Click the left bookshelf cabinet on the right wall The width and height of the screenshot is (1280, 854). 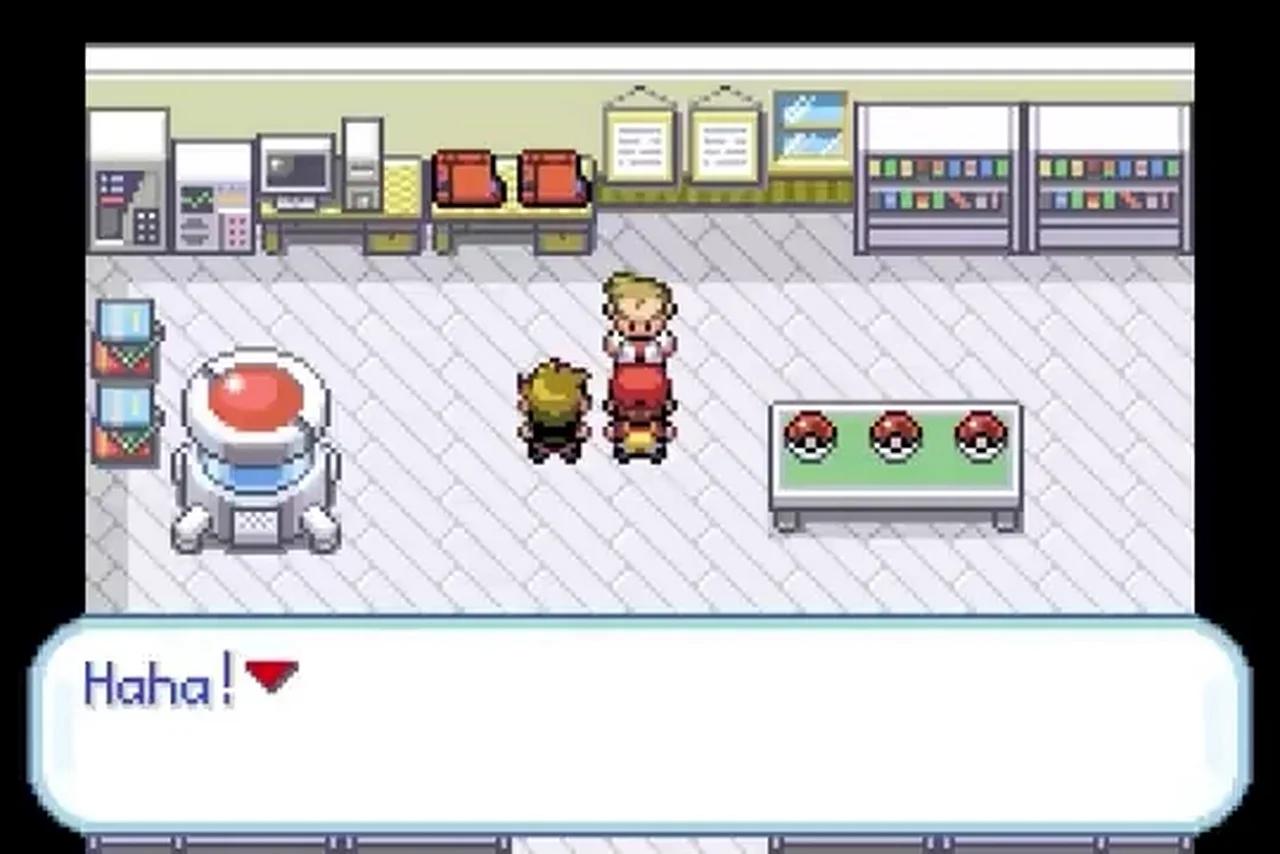tap(937, 175)
